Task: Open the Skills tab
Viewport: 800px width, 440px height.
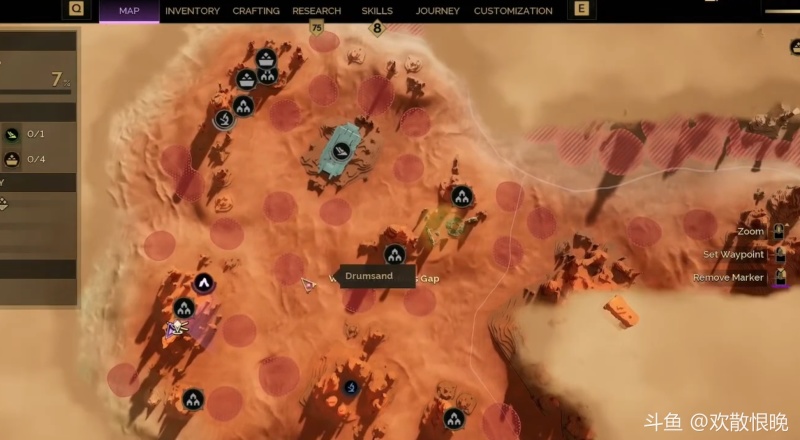Action: [x=378, y=11]
